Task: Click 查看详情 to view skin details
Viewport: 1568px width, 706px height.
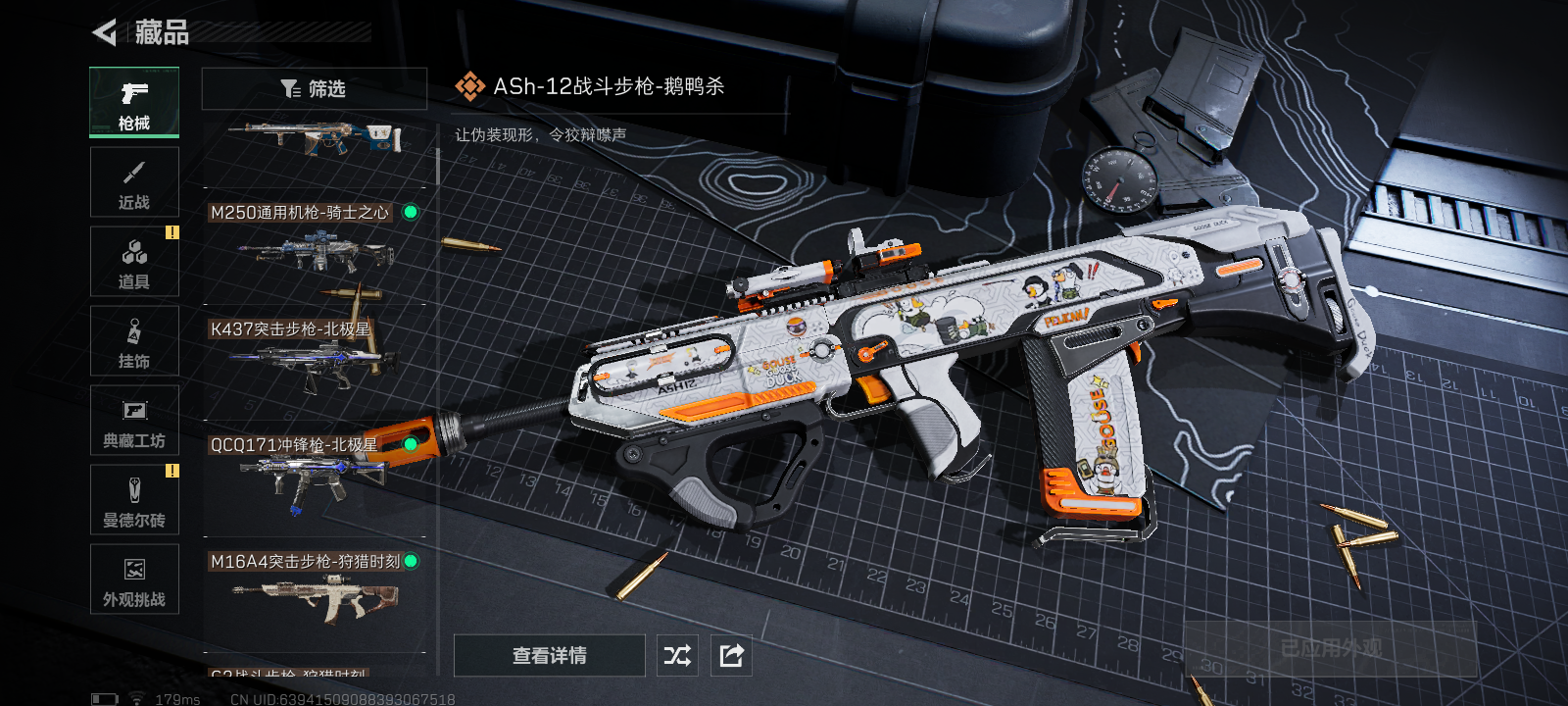Action: tap(549, 655)
